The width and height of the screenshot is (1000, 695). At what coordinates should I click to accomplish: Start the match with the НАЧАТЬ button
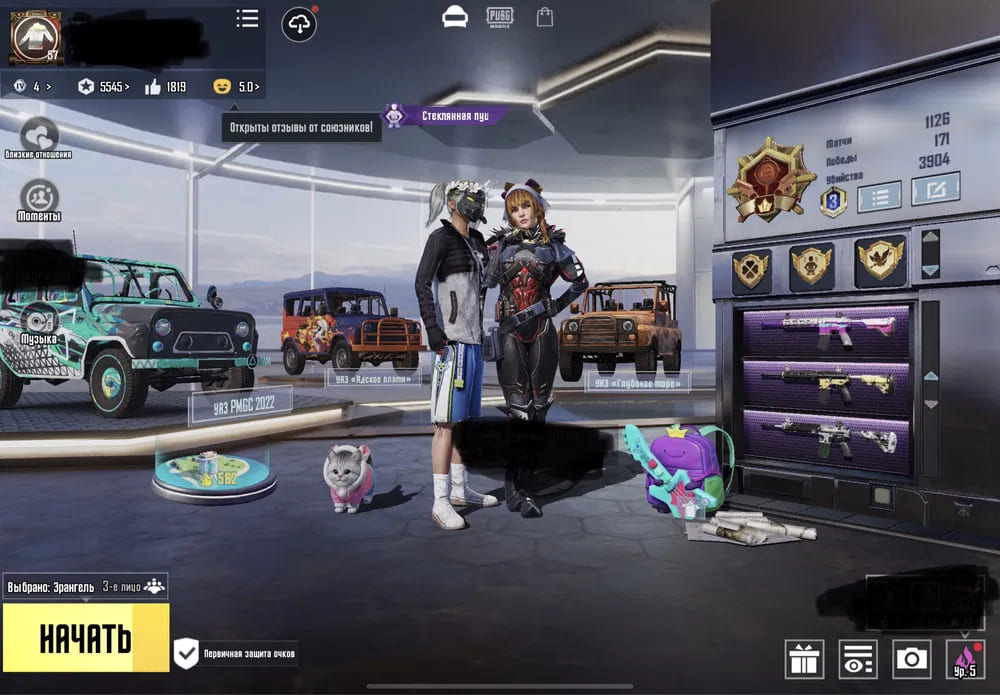(x=85, y=637)
